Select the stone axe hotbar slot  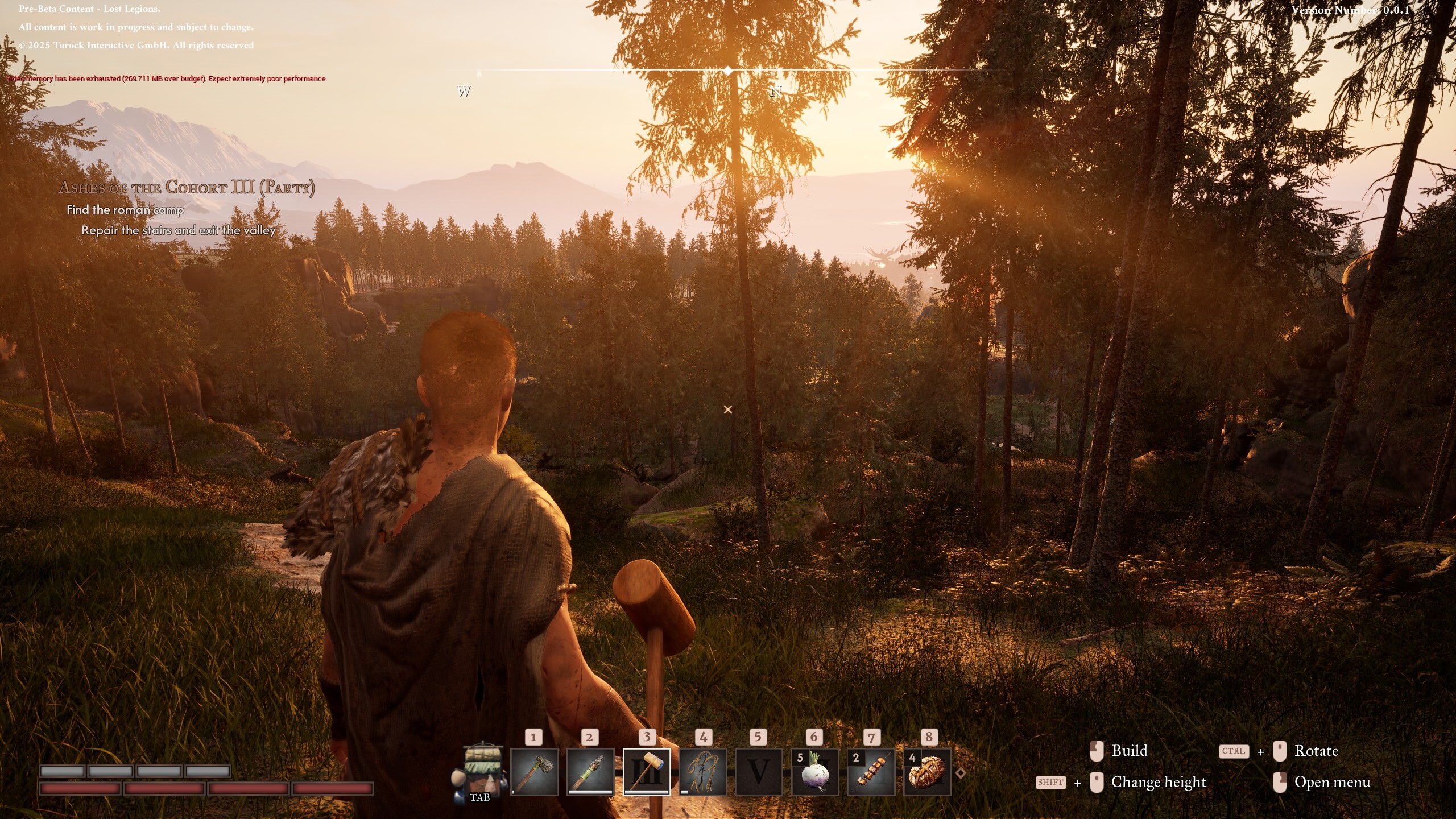tap(534, 772)
